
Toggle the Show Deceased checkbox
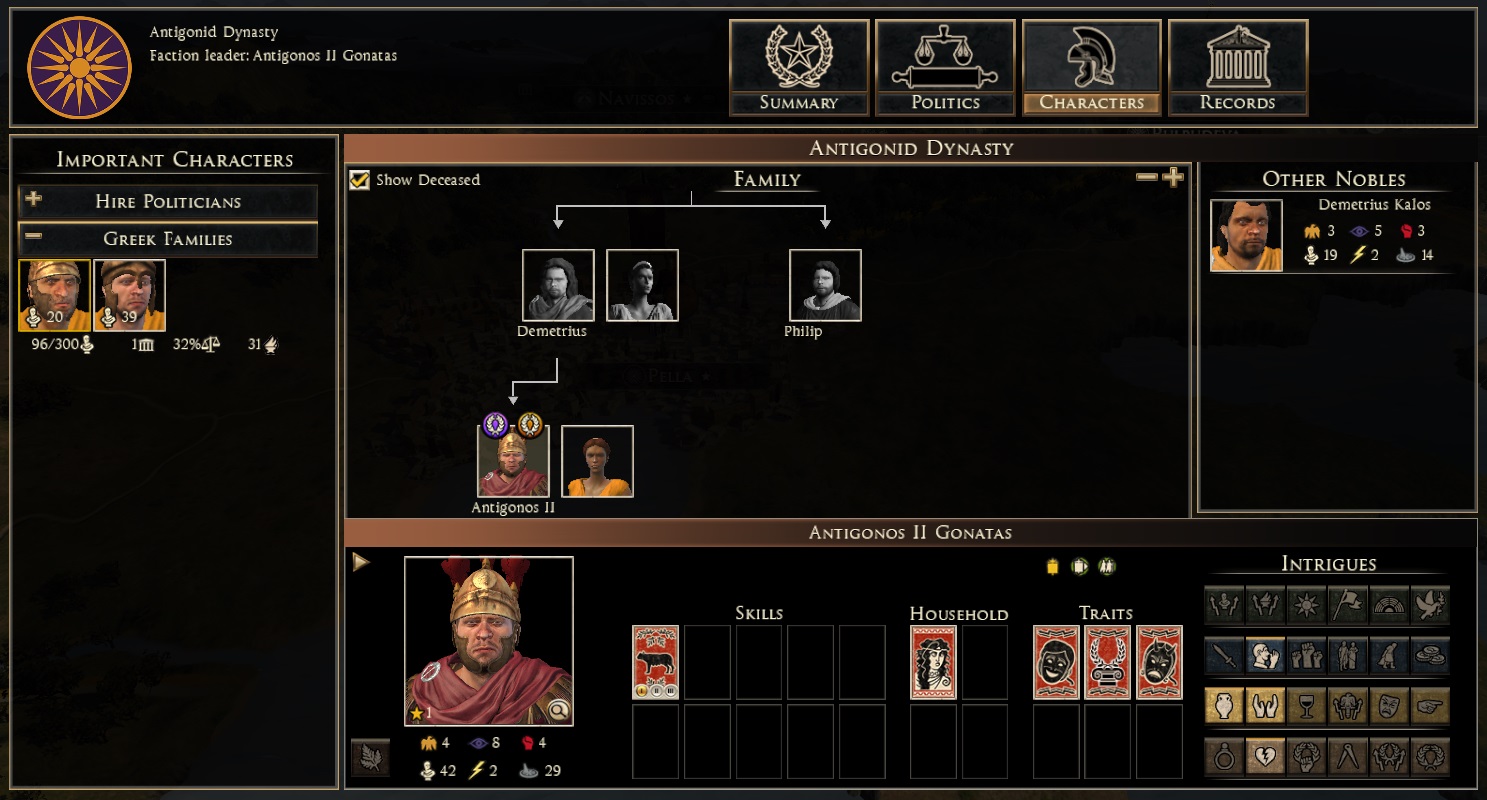click(360, 180)
